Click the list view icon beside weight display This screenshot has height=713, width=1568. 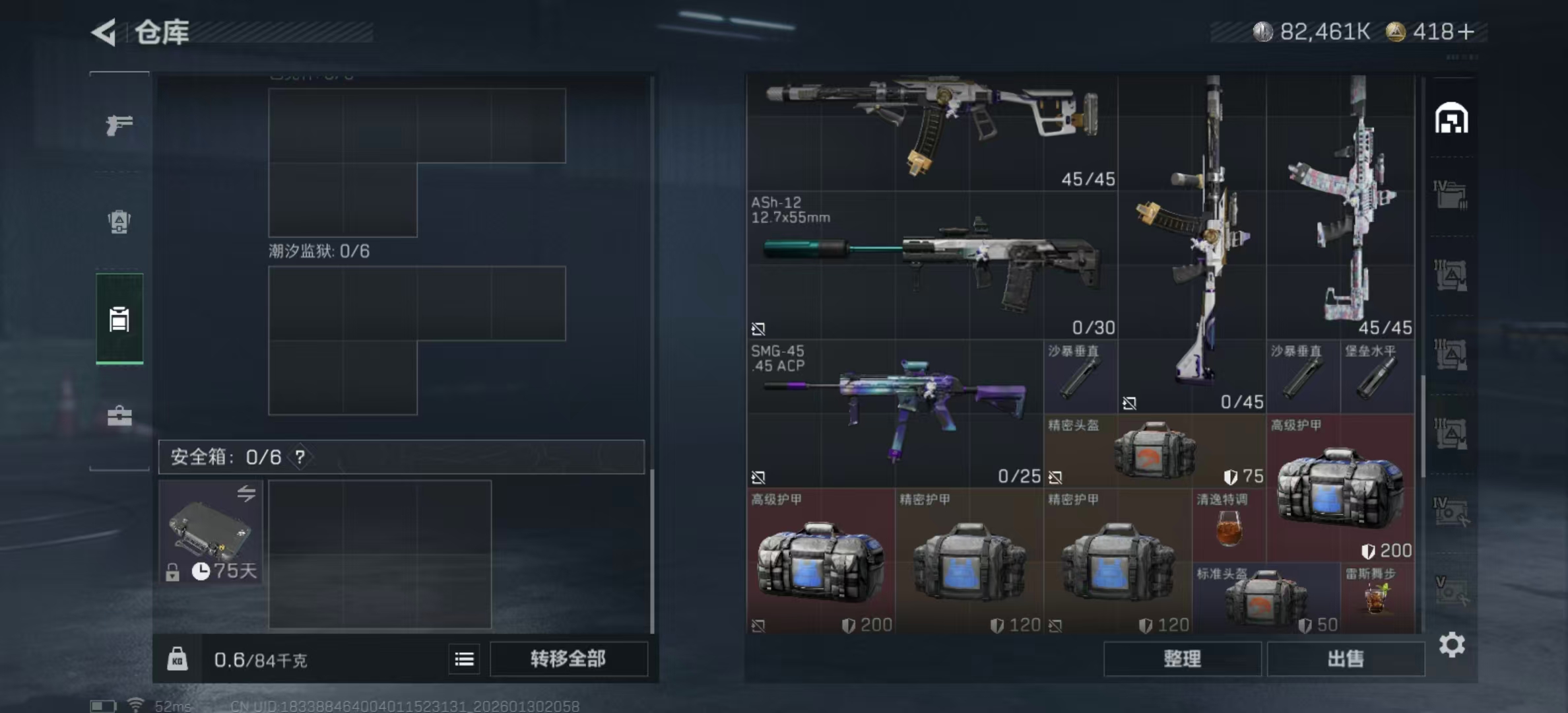point(465,660)
